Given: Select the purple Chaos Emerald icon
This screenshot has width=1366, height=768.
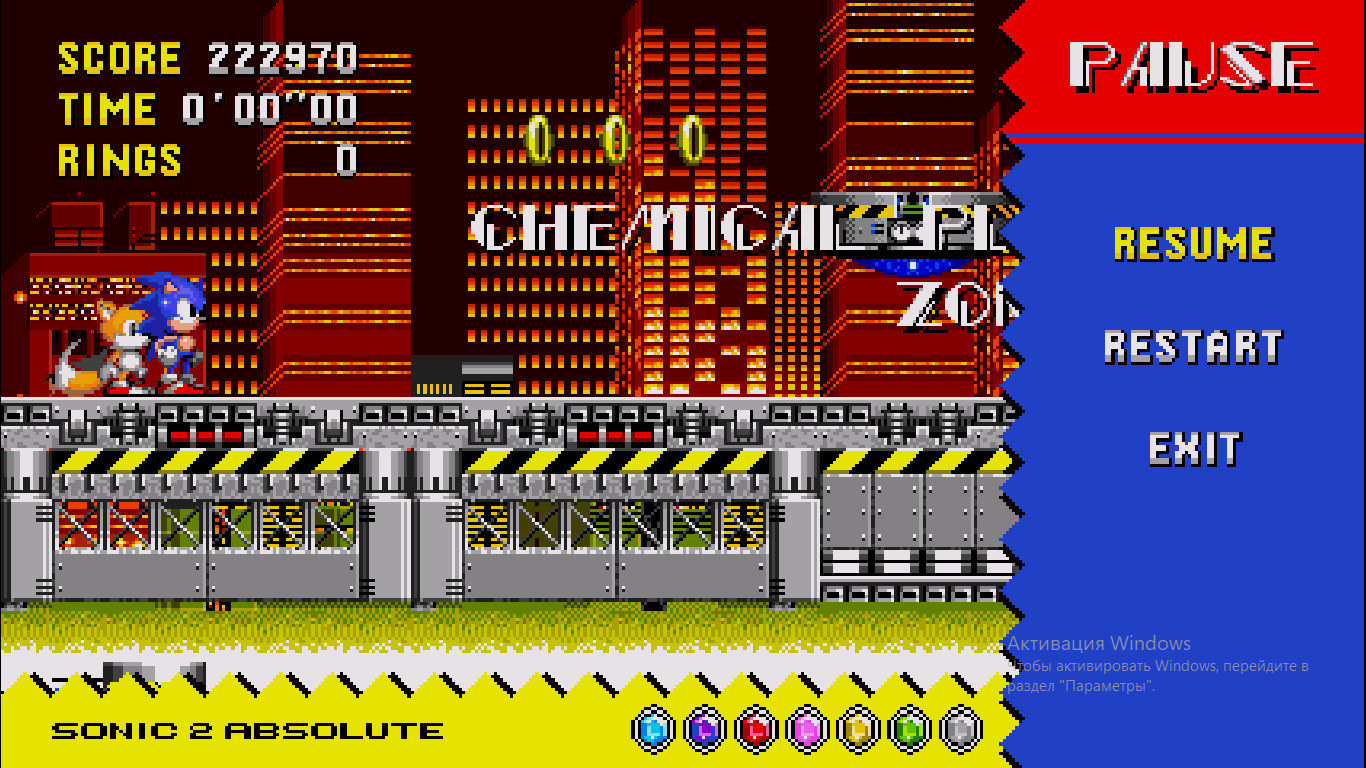Looking at the screenshot, I should (x=705, y=730).
